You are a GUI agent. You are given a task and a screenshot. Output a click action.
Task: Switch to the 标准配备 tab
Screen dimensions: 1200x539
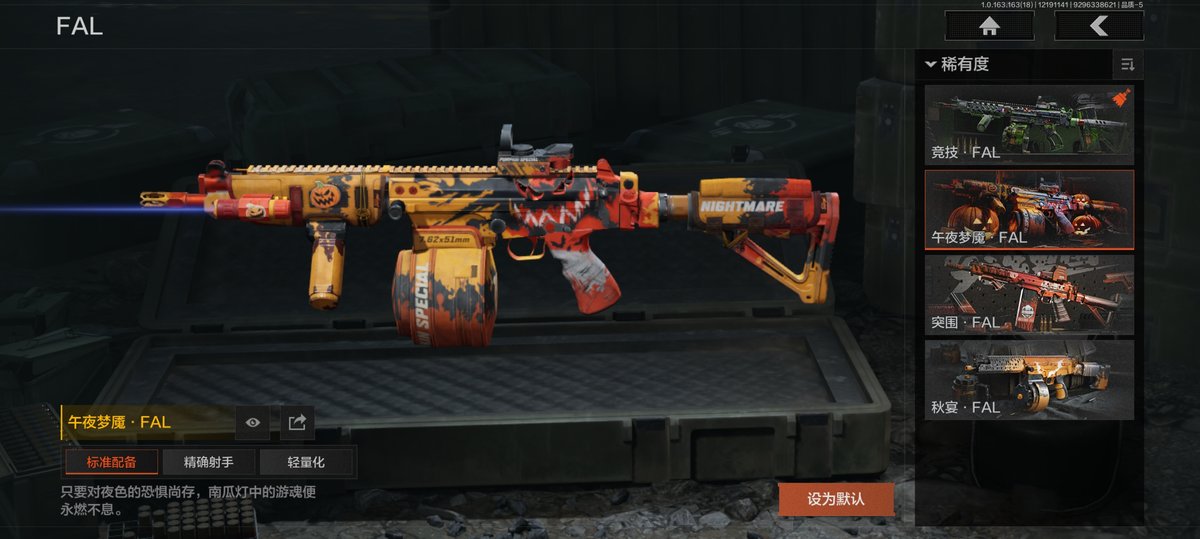pos(111,462)
